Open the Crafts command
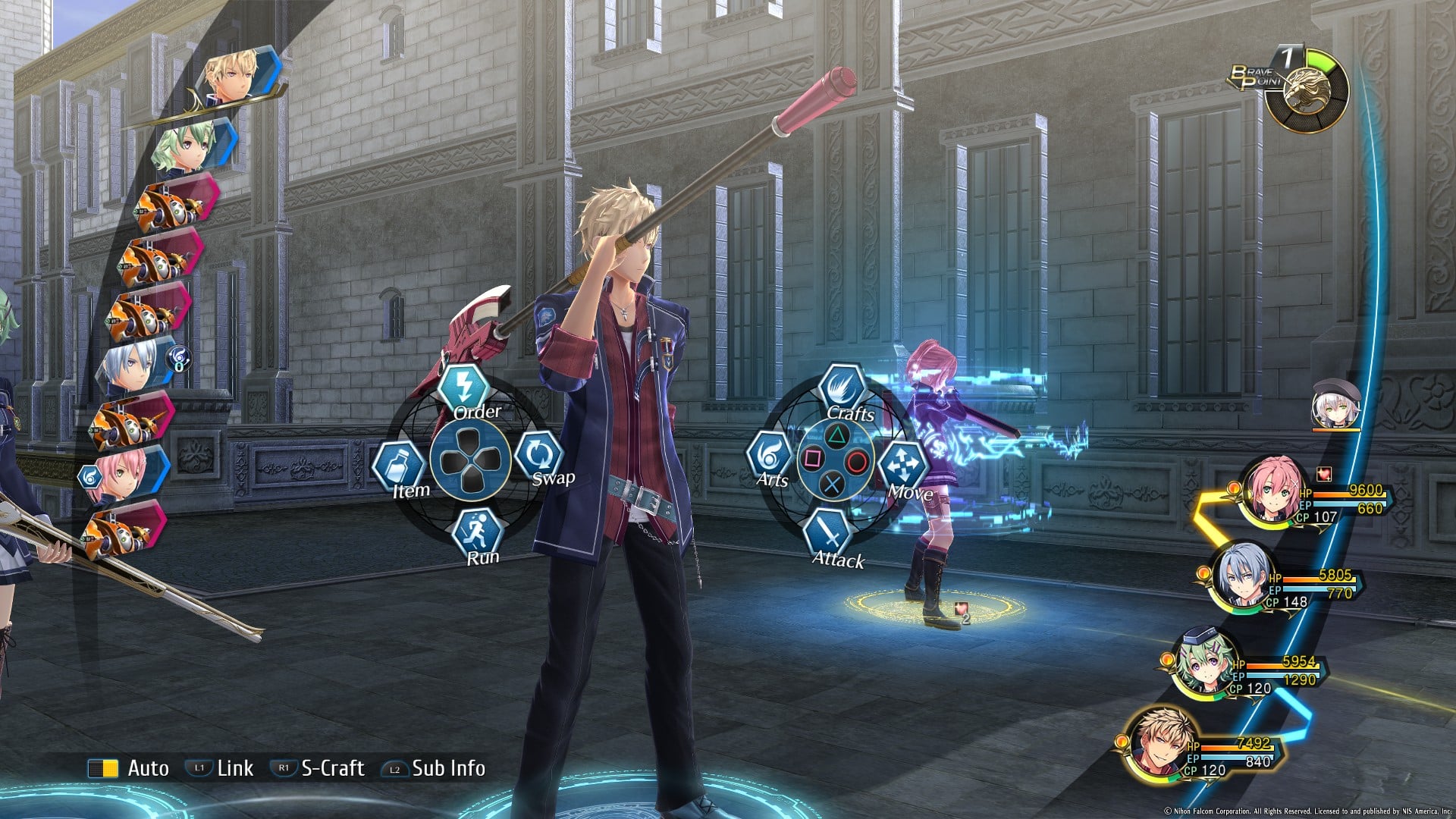 point(842,388)
